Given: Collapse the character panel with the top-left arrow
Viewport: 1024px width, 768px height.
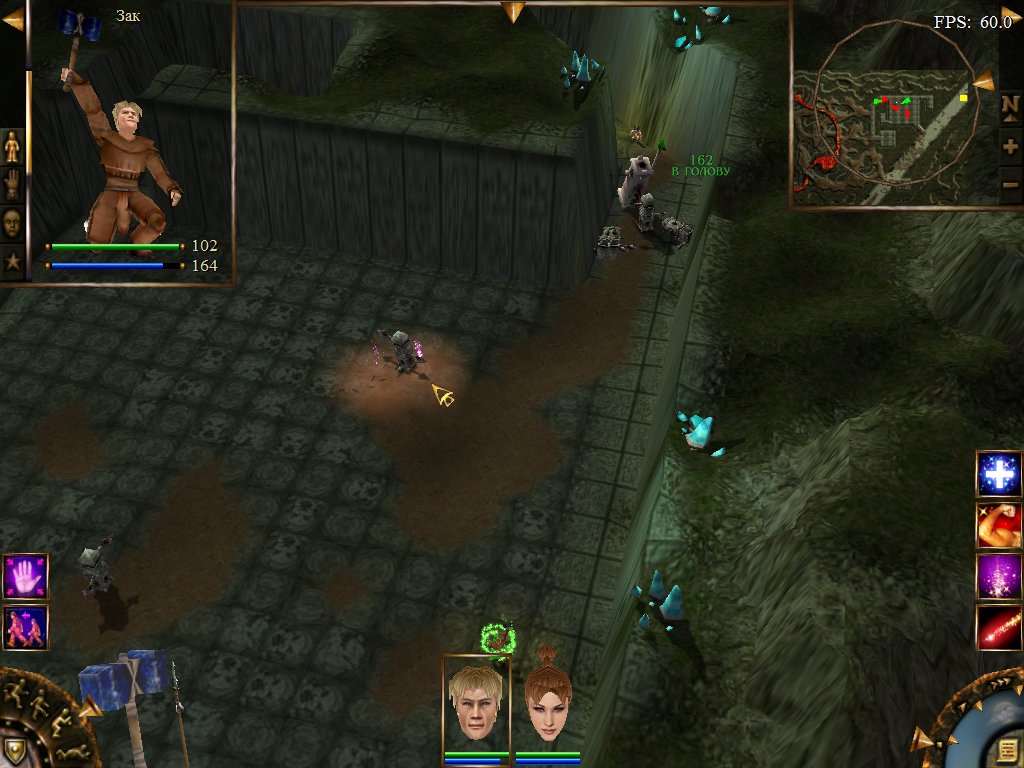Looking at the screenshot, I should click(12, 20).
